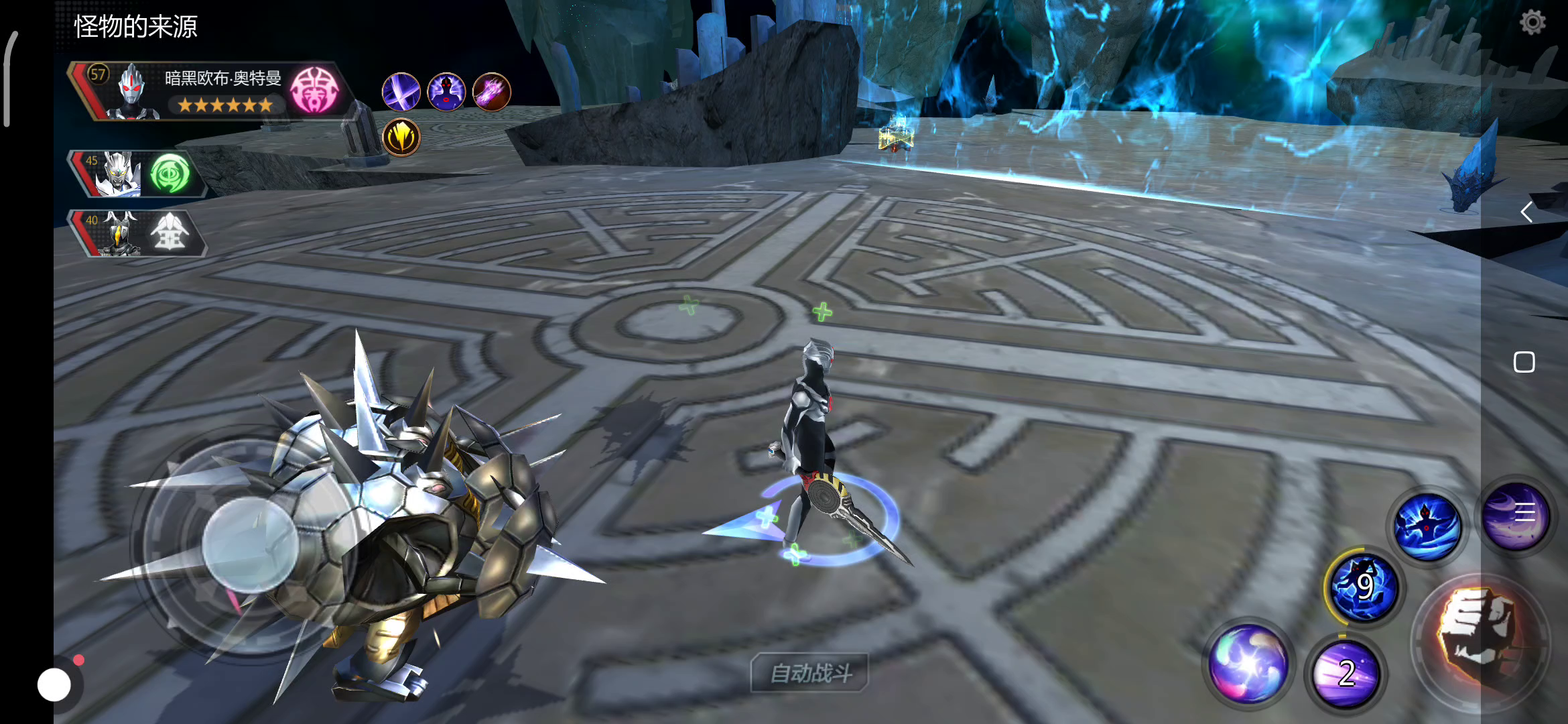Screen dimensions: 1568x724
Task: Tap the virtual movement joystick knob
Action: point(250,544)
